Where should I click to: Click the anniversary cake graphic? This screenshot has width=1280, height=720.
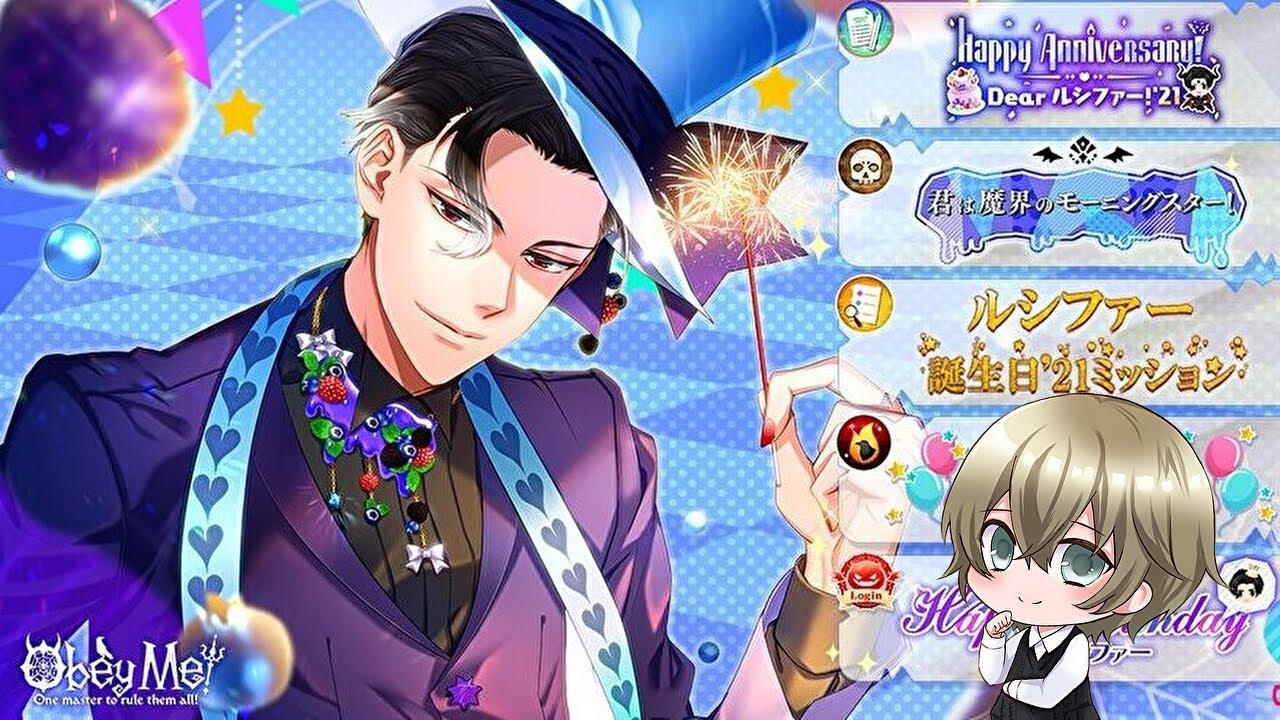pos(966,92)
